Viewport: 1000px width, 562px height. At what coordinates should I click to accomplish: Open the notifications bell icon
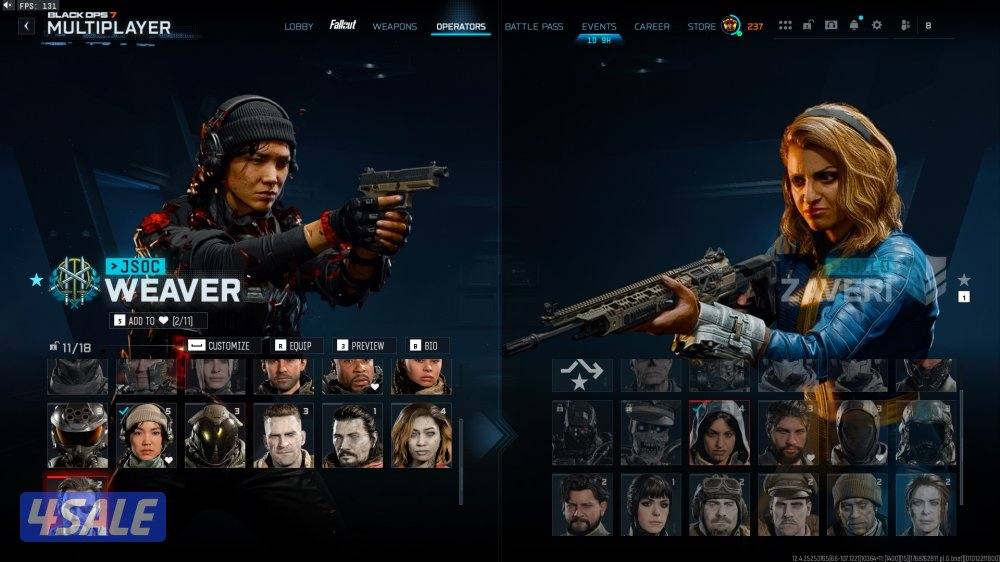point(854,25)
